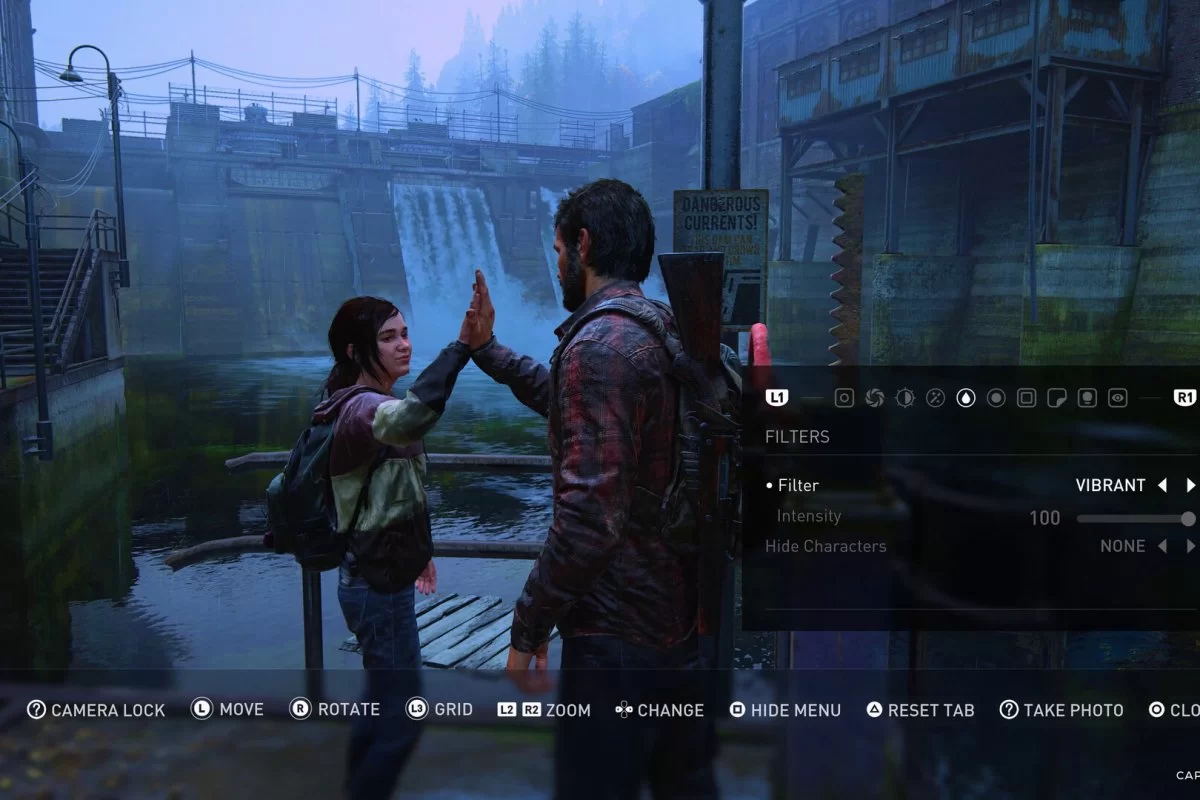Select the water droplet Filters tab
This screenshot has width=1200, height=800.
[x=966, y=398]
